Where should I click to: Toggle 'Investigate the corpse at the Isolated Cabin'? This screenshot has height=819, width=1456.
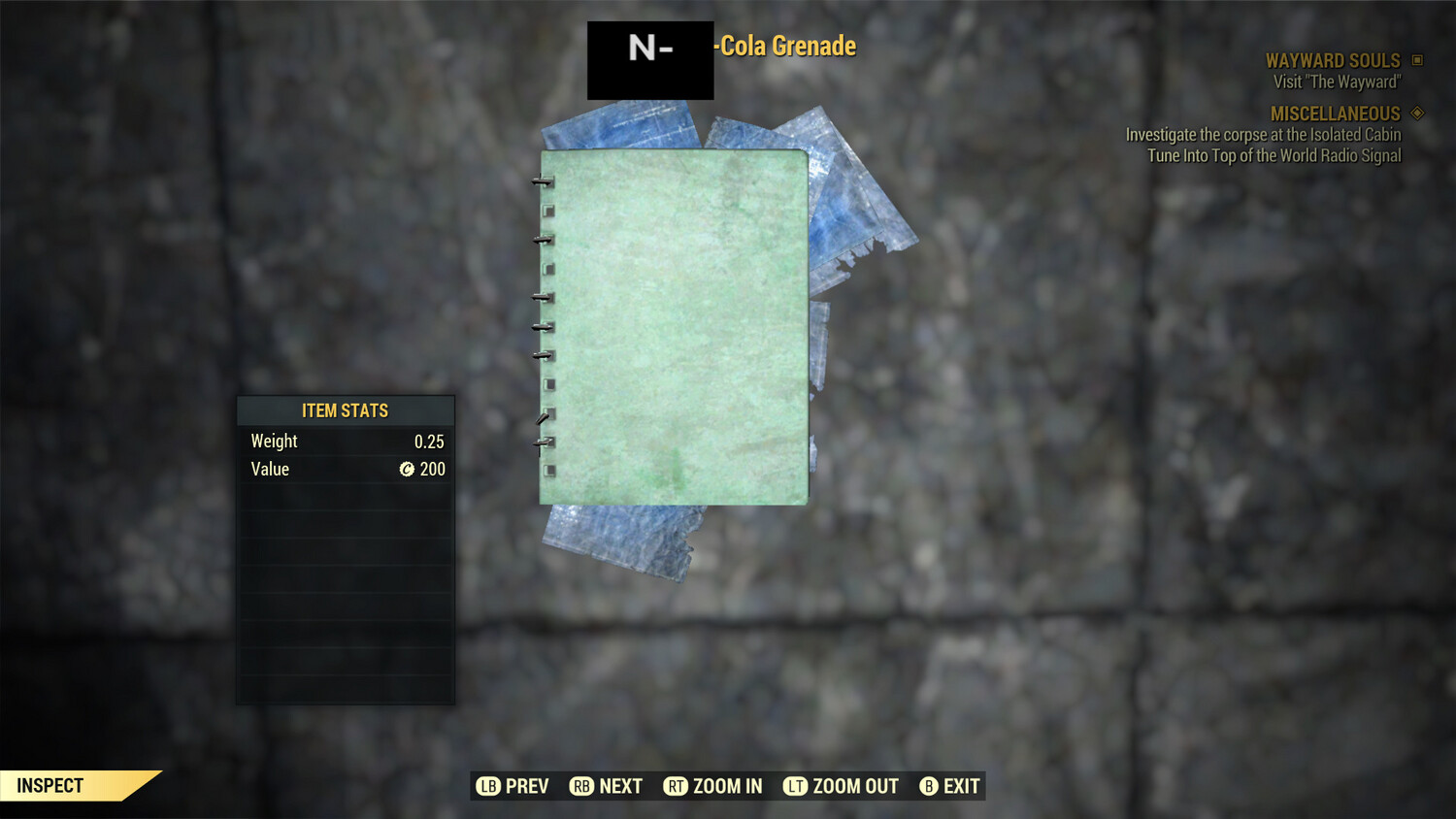[x=1262, y=135]
